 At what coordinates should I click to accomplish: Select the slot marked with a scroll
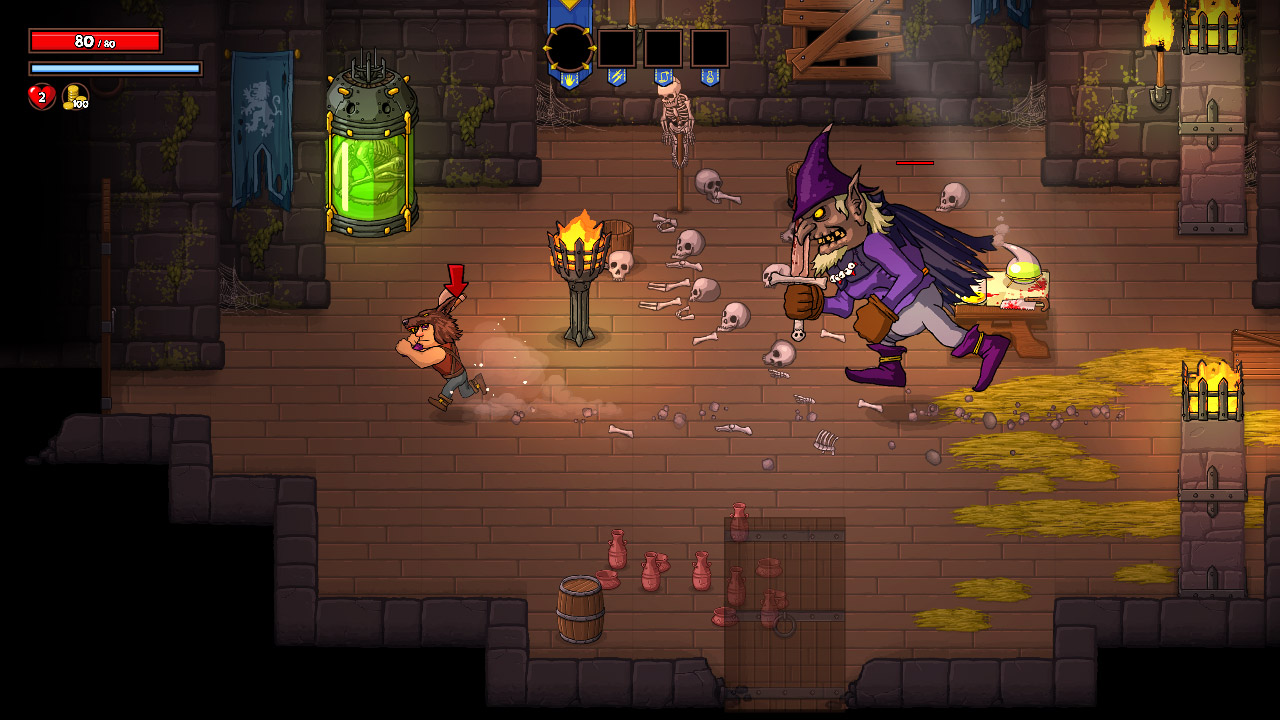(663, 48)
